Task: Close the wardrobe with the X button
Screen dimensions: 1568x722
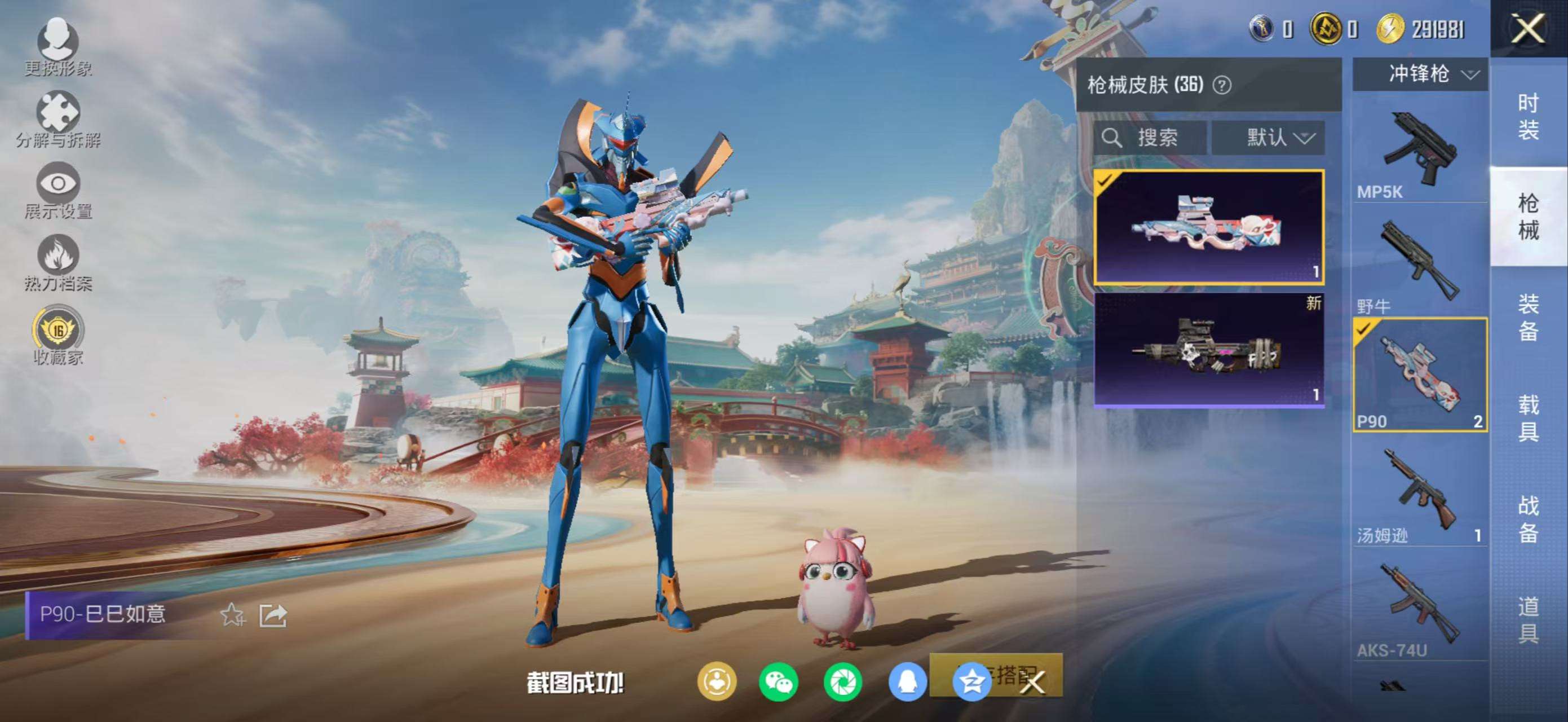Action: point(1528,29)
